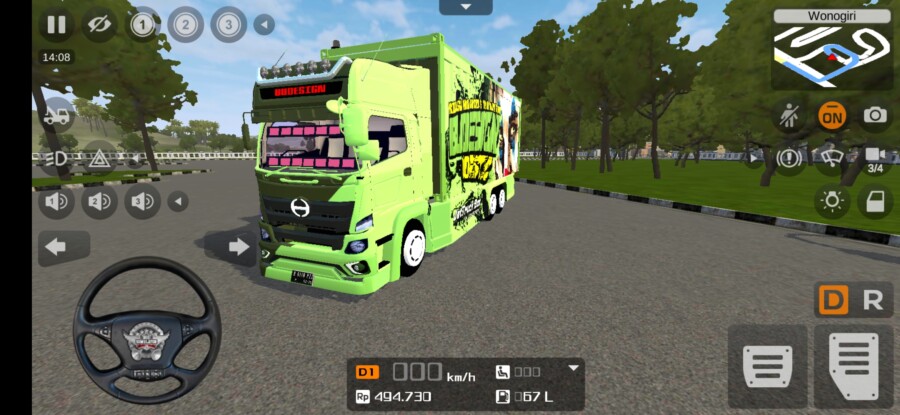Toggle the headlights

pyautogui.click(x=56, y=158)
